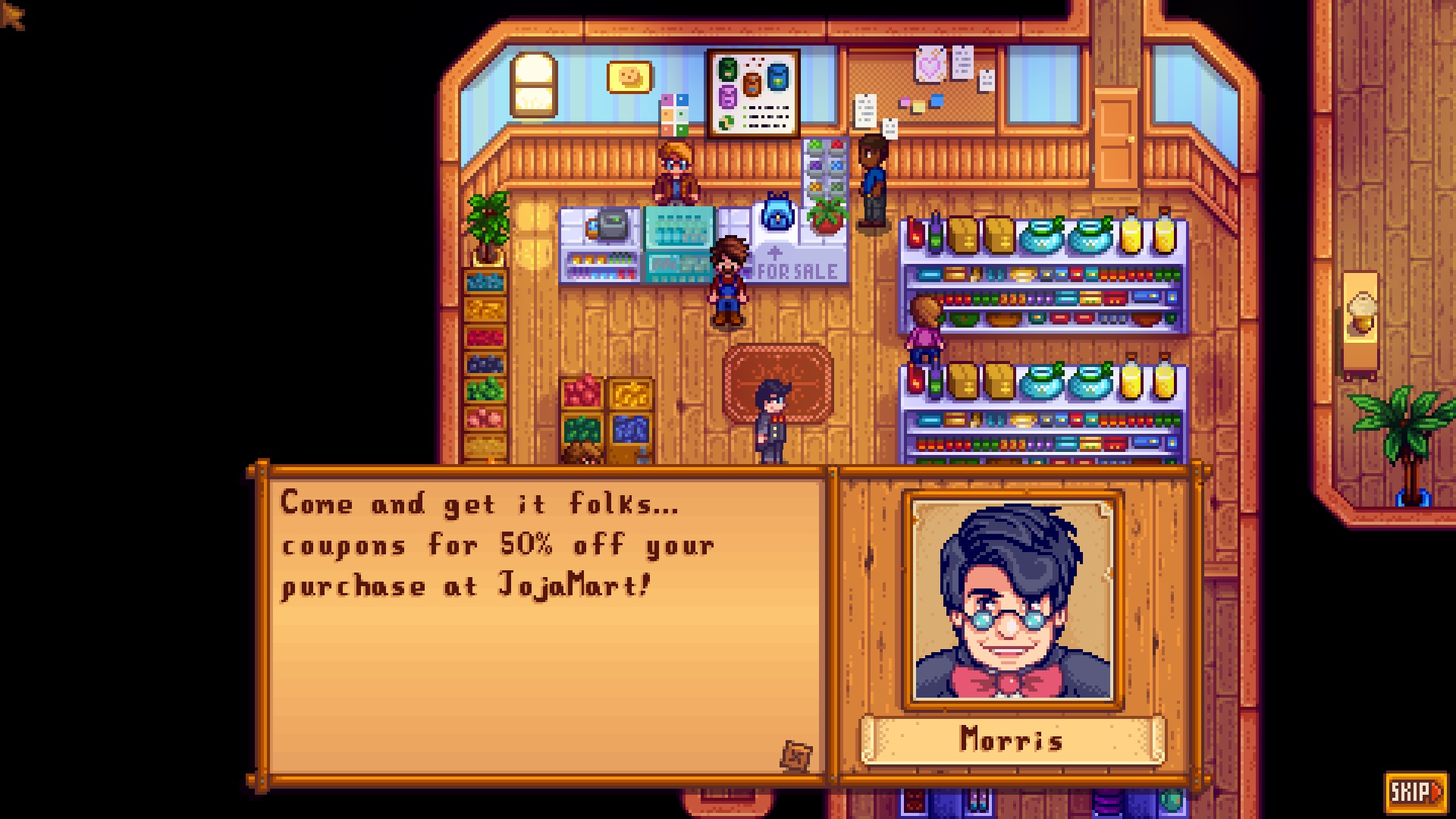The height and width of the screenshot is (819, 1456).
Task: Click the Morris name plate under the portrait
Action: (x=1011, y=741)
